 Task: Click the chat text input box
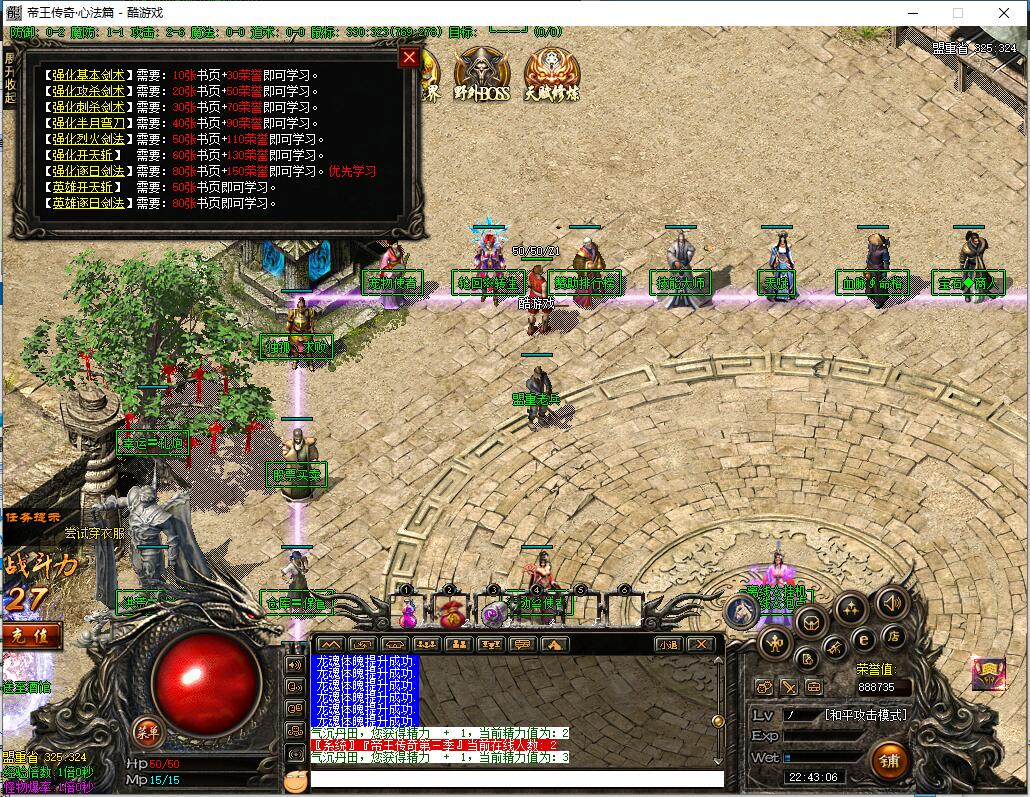516,778
